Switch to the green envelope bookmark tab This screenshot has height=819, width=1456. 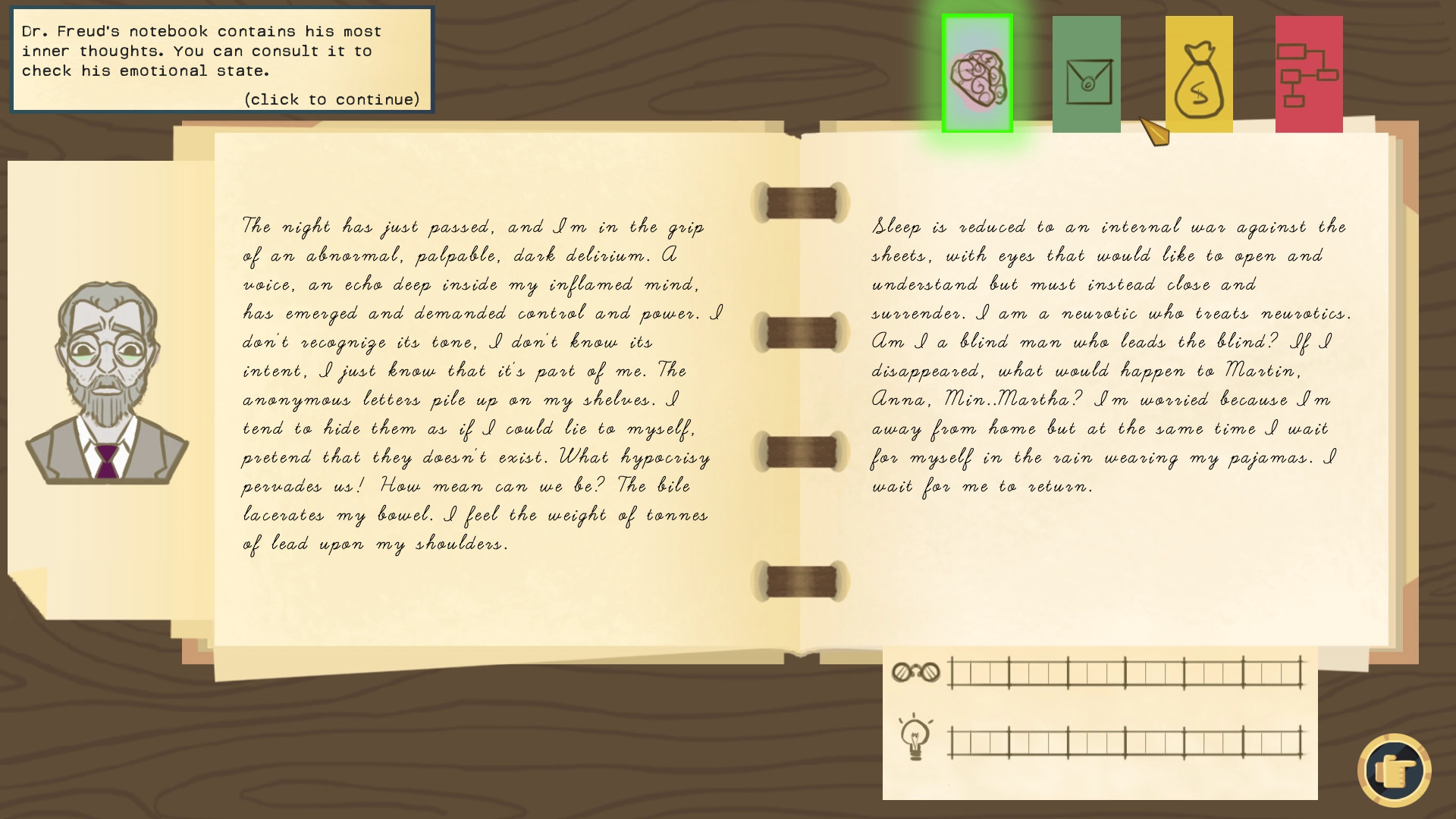[1086, 73]
